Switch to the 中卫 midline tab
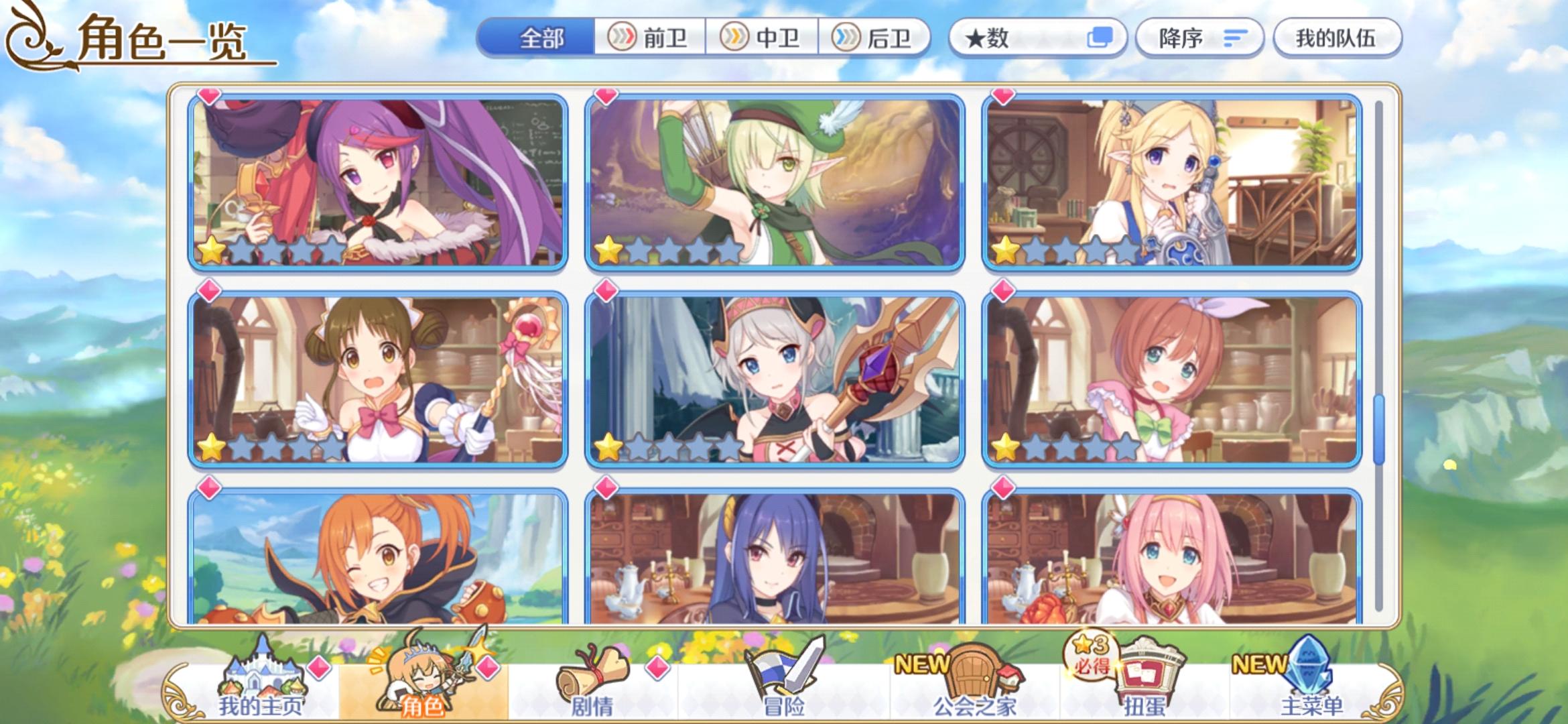 764,38
